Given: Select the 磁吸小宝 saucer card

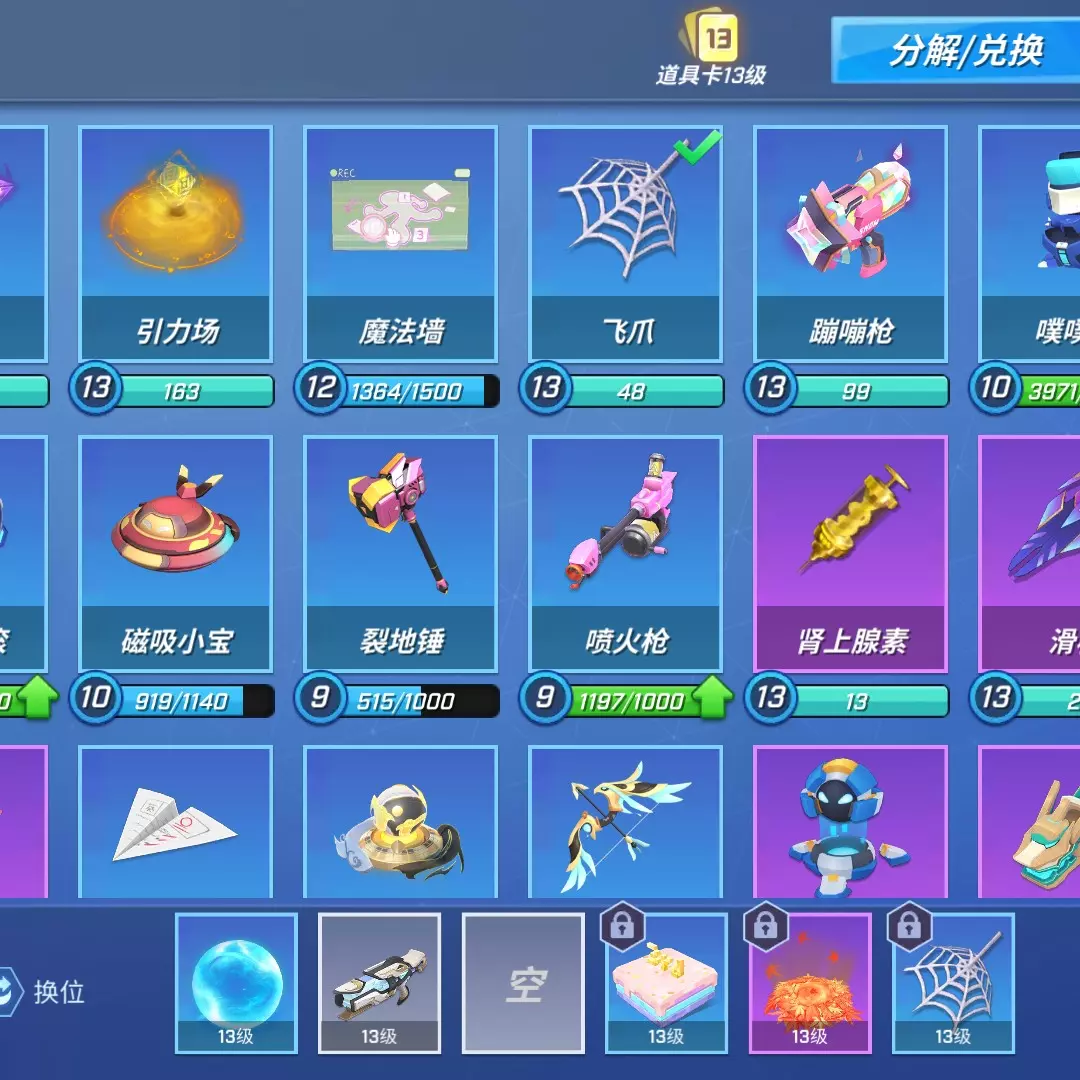Looking at the screenshot, I should pos(175,553).
